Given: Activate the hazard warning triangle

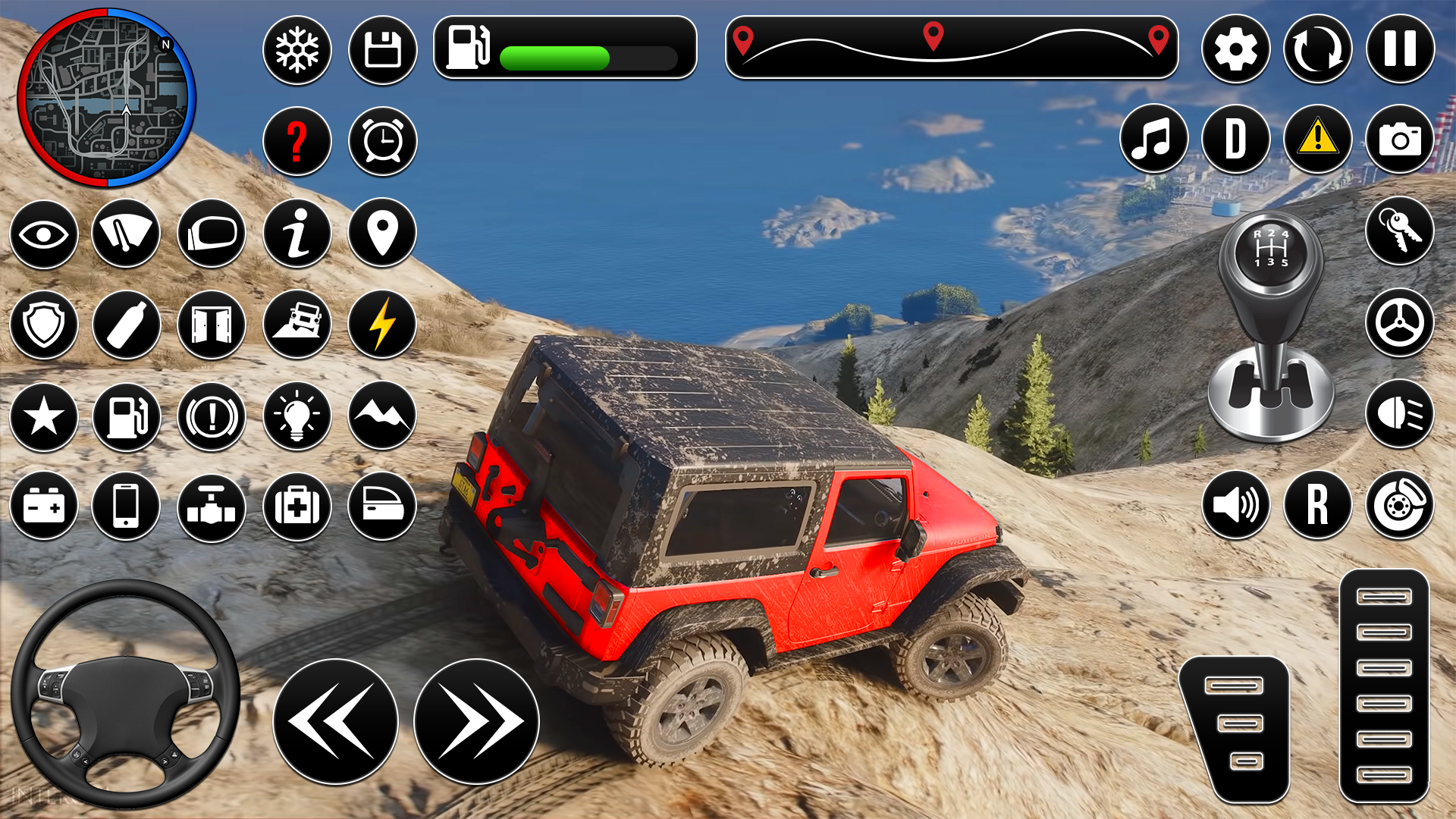Looking at the screenshot, I should (x=1317, y=140).
